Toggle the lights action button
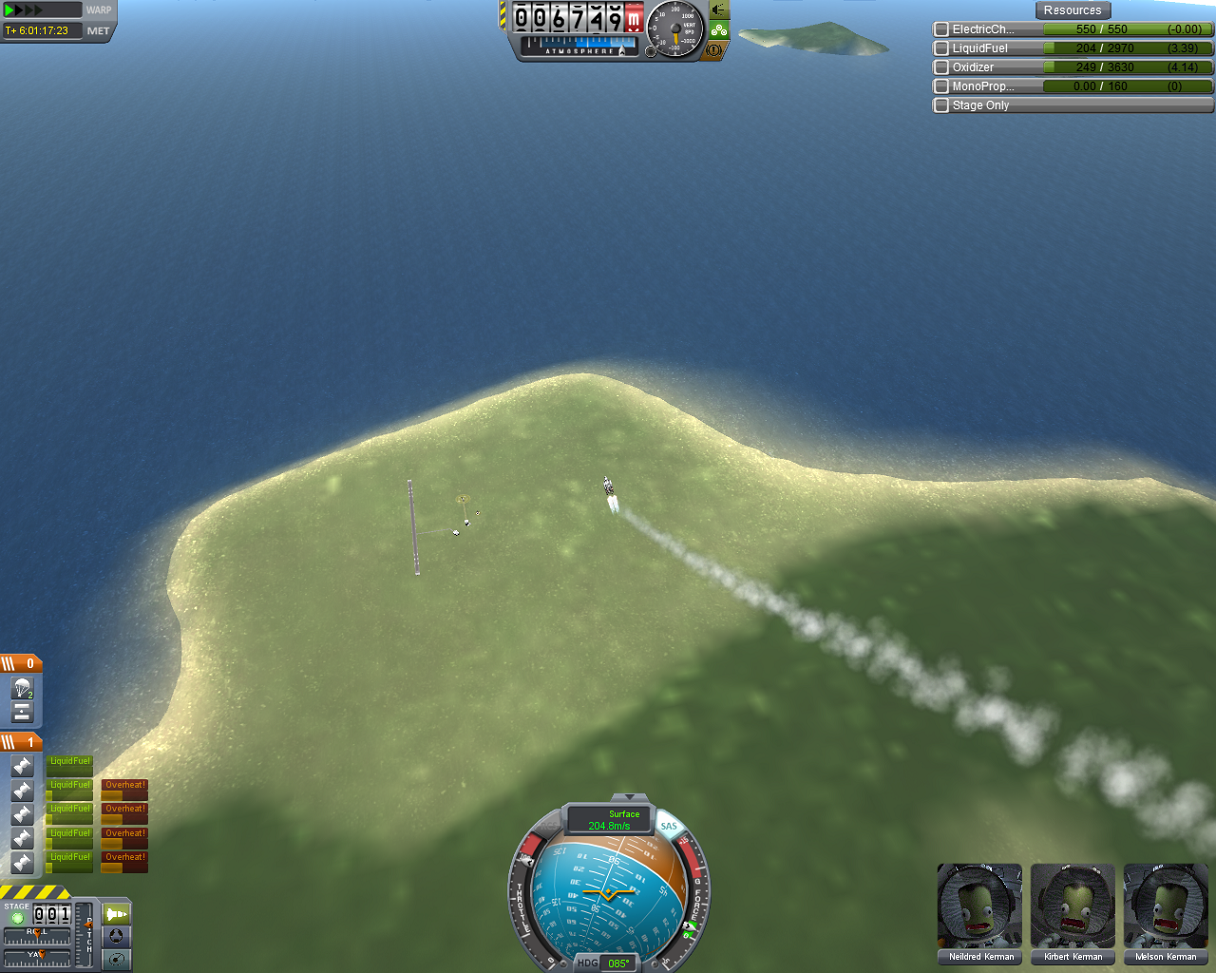The image size is (1216, 973). tap(719, 10)
